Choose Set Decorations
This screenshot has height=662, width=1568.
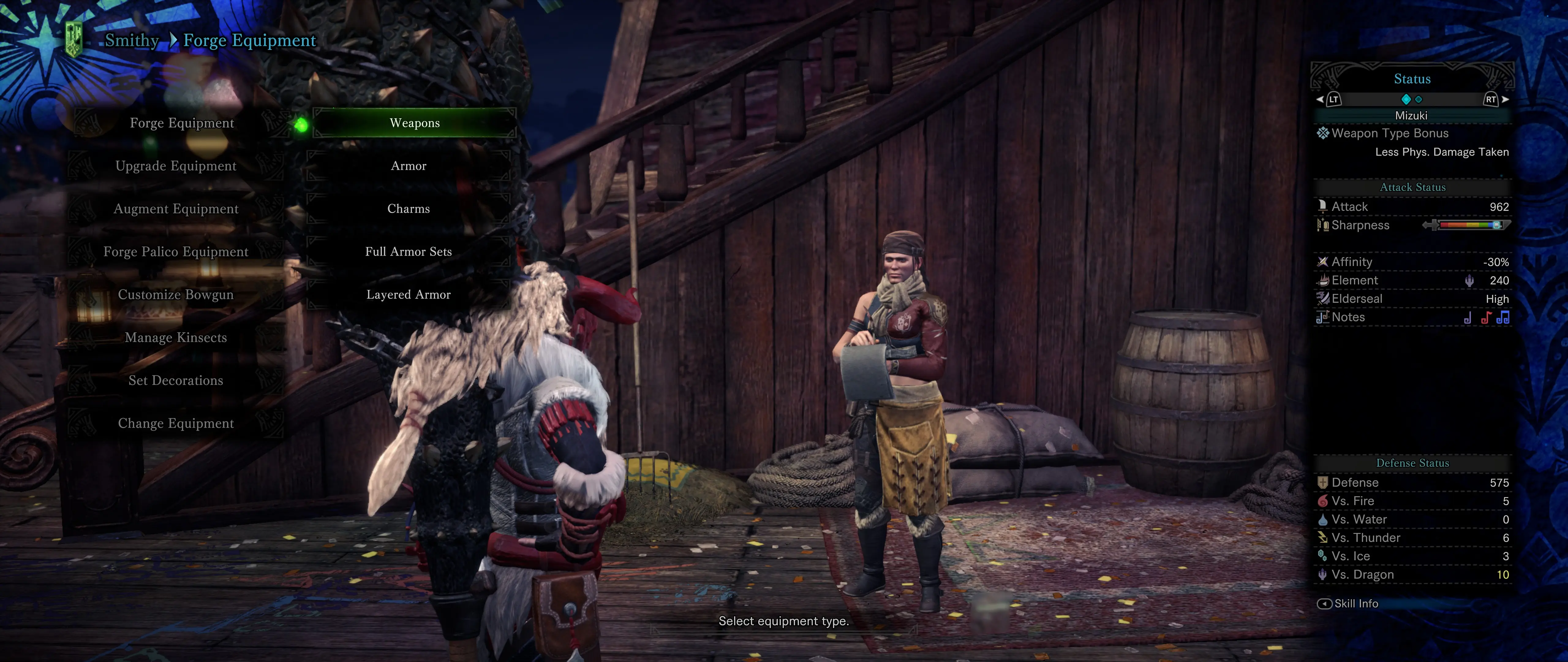pyautogui.click(x=175, y=381)
